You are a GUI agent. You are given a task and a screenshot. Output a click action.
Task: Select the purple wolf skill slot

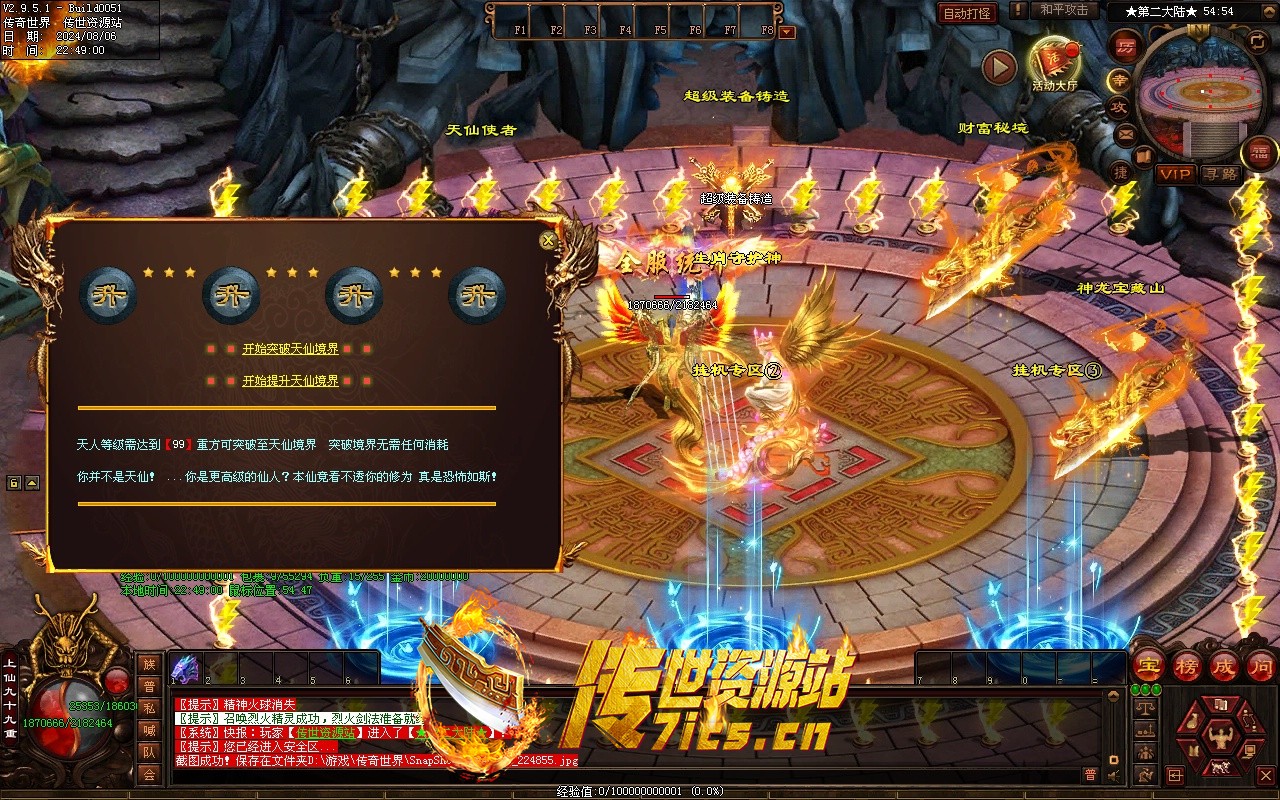point(184,667)
